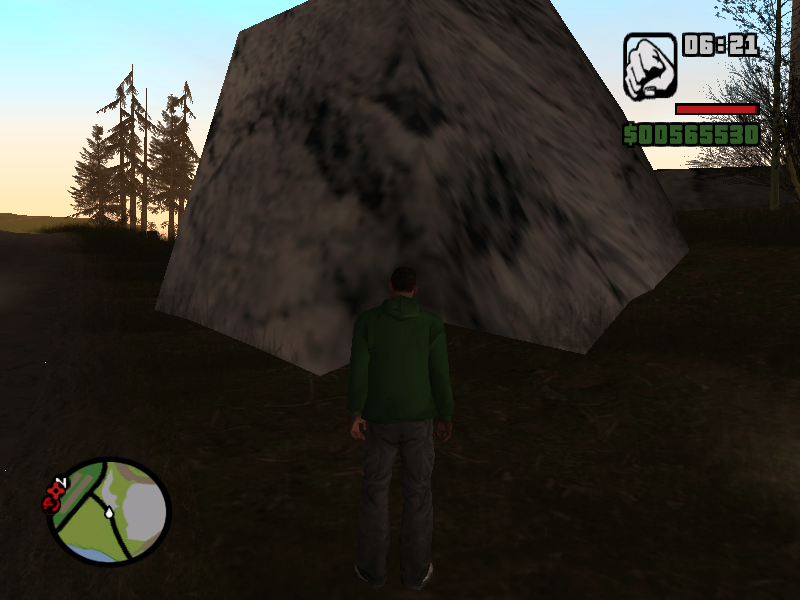Select the red marker on the radar edge

click(54, 493)
